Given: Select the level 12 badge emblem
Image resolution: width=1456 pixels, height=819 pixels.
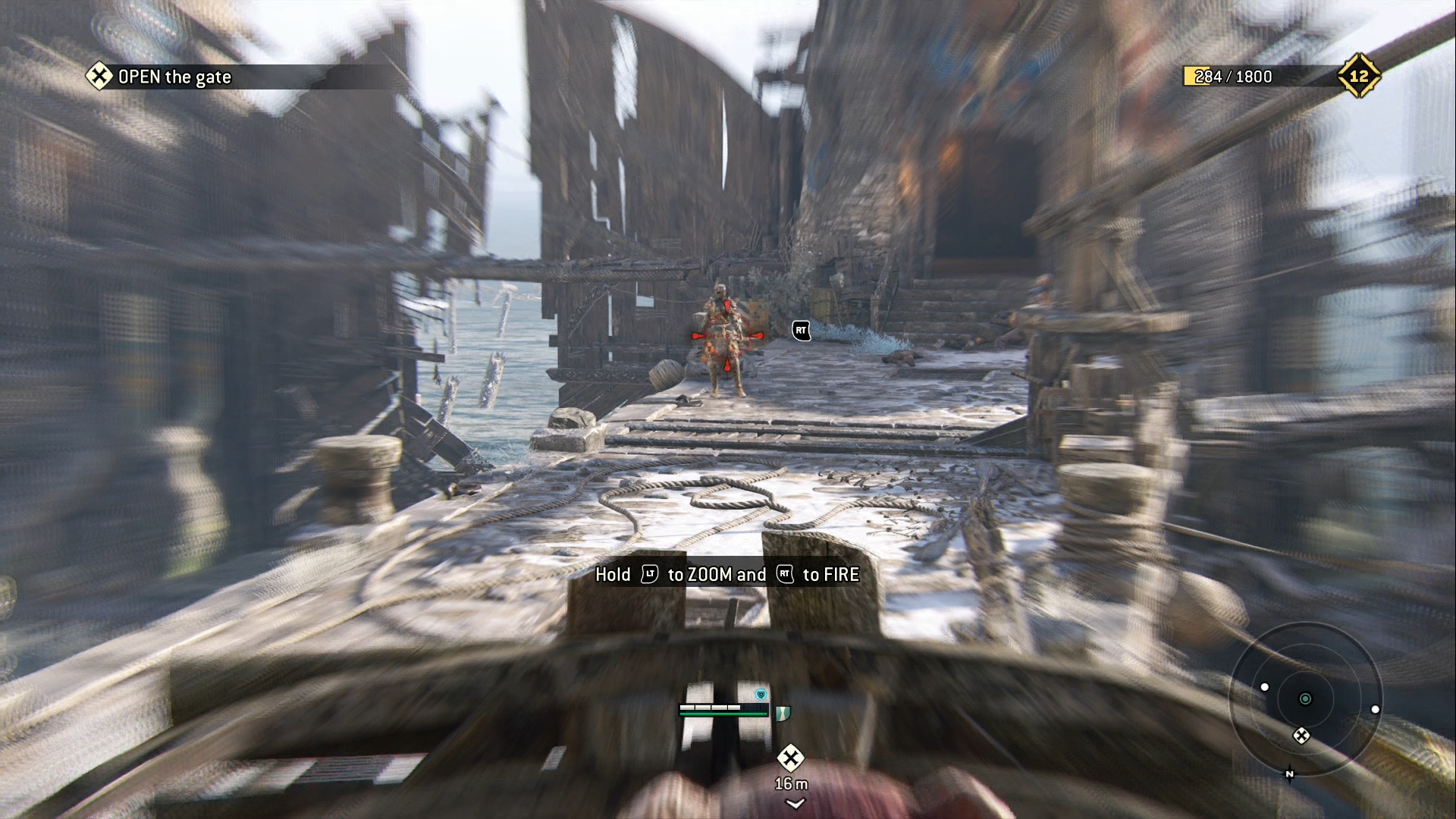Looking at the screenshot, I should tap(1361, 77).
